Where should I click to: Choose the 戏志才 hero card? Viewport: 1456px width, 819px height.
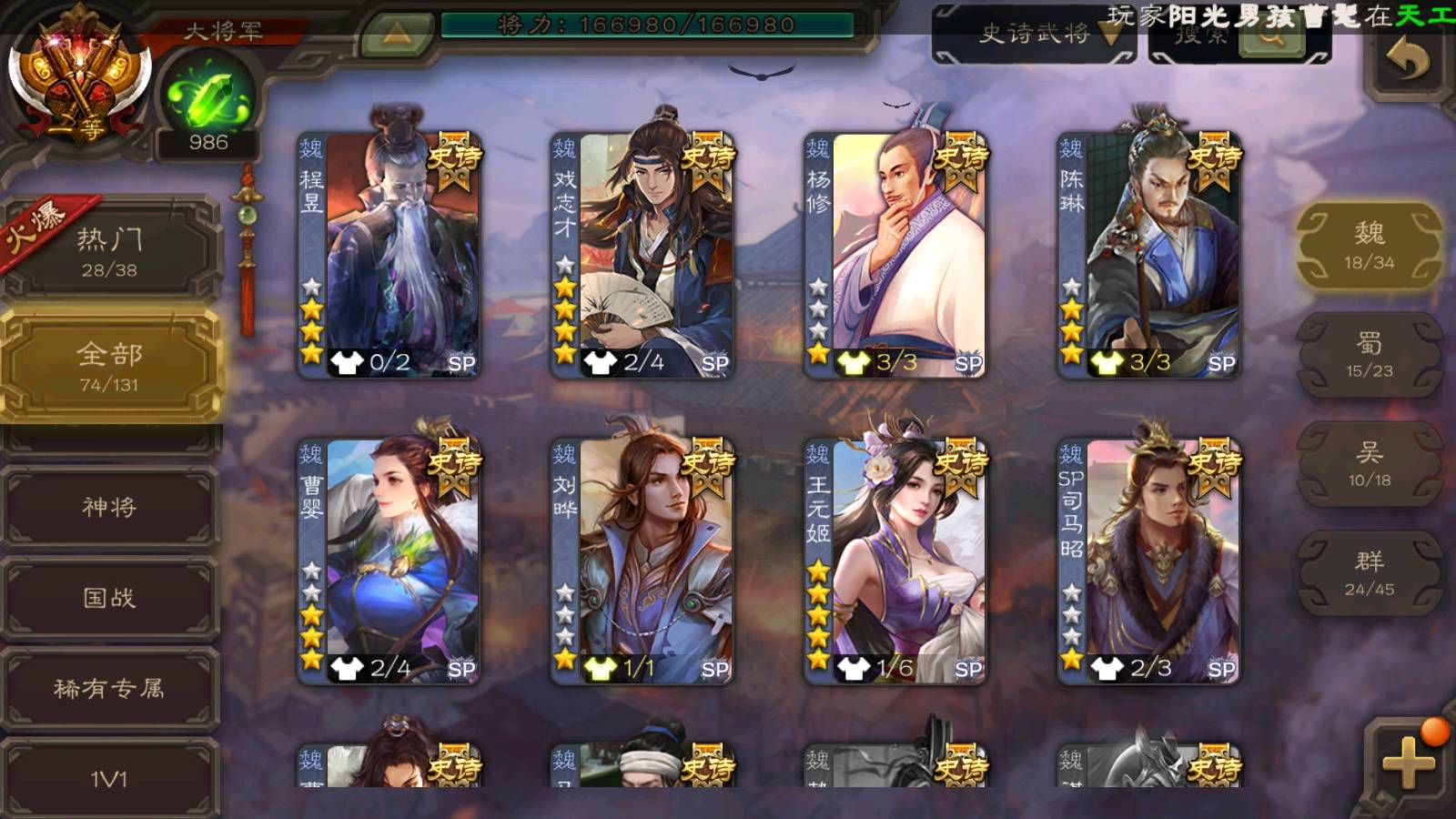pos(642,255)
